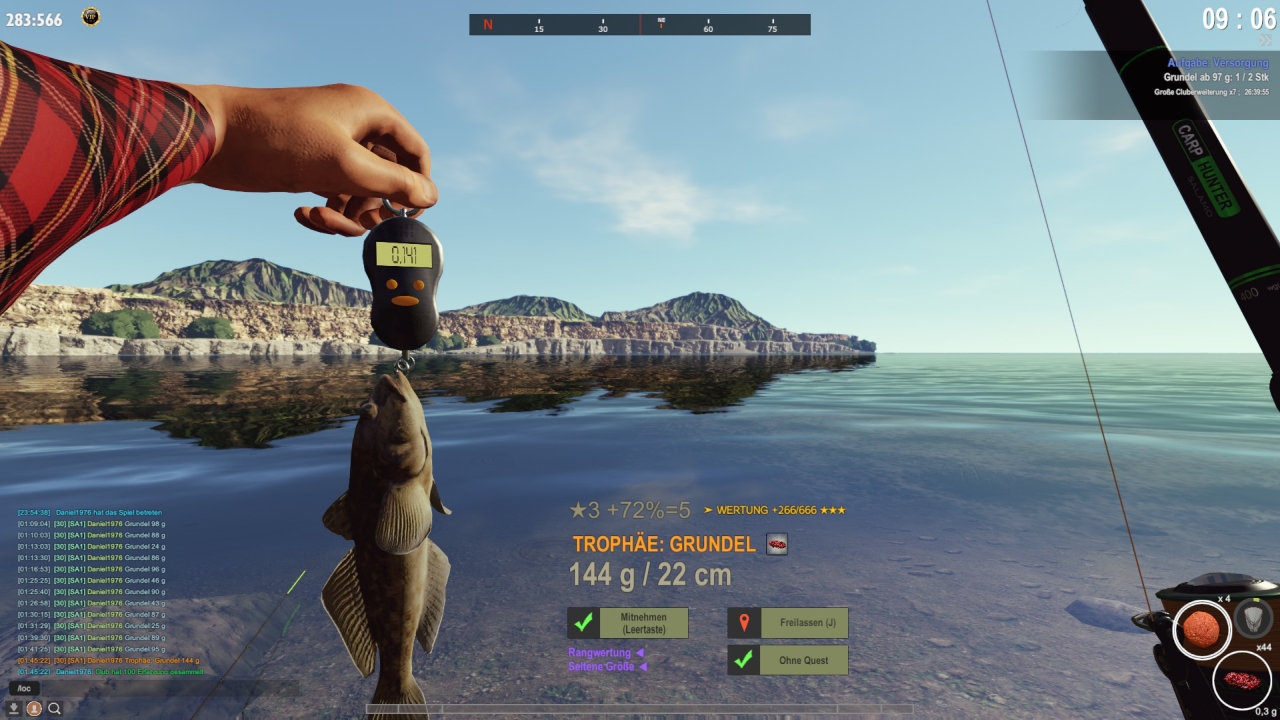Open chat search with the magnifier icon
The image size is (1280, 720).
[x=55, y=708]
